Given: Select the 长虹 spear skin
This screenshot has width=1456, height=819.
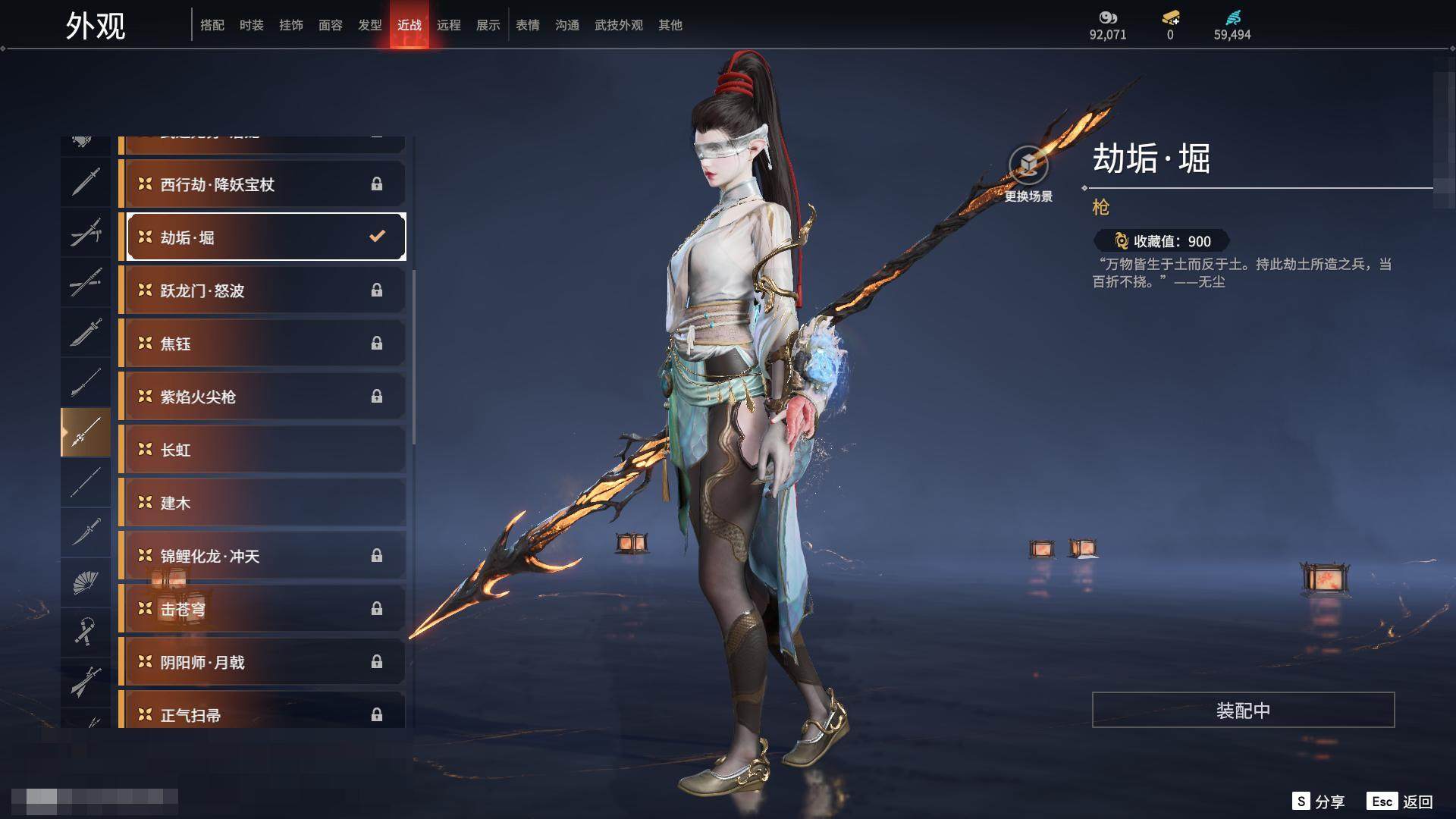Looking at the screenshot, I should [262, 450].
